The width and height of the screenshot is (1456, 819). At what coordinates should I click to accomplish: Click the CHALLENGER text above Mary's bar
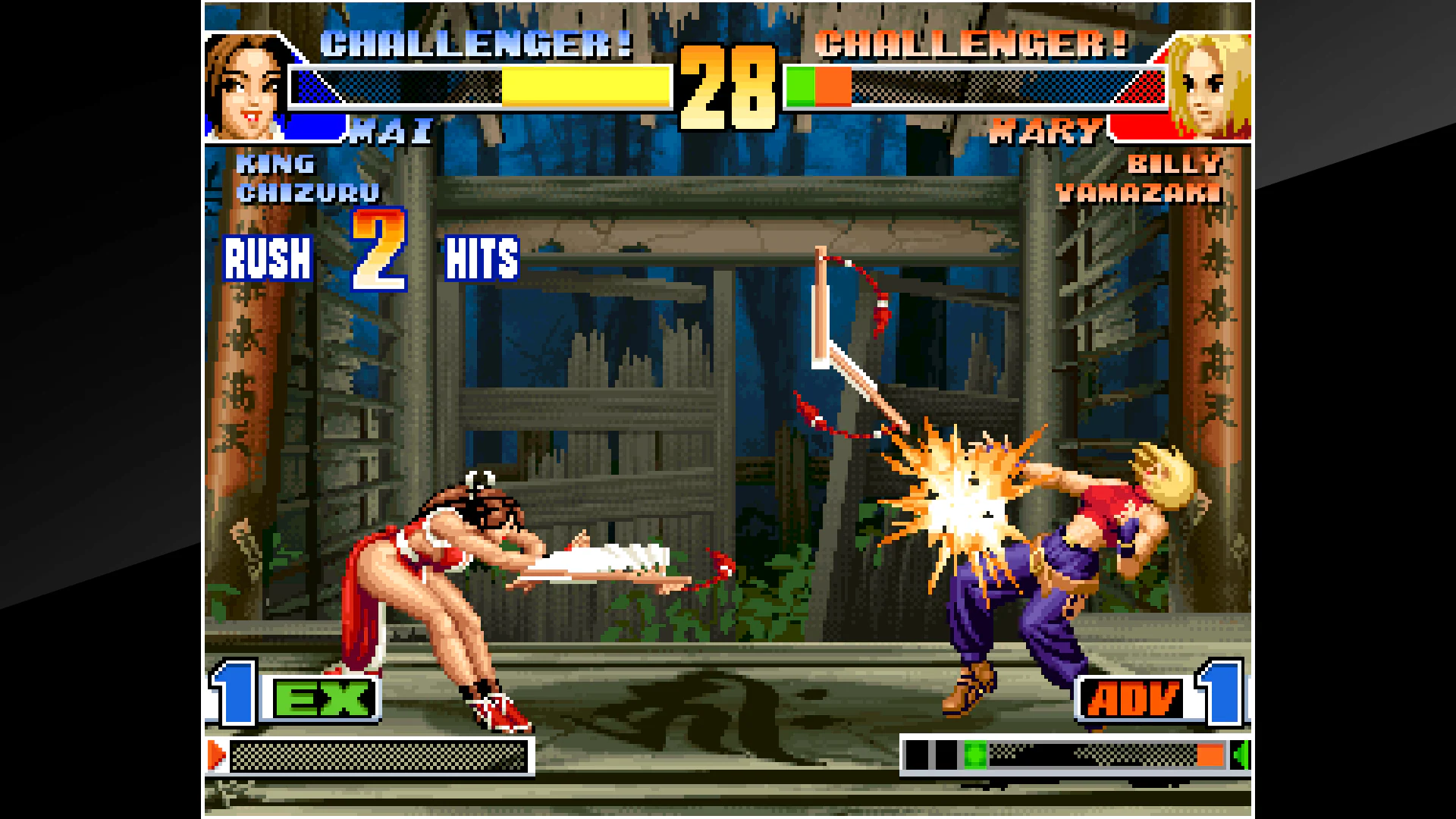click(971, 45)
